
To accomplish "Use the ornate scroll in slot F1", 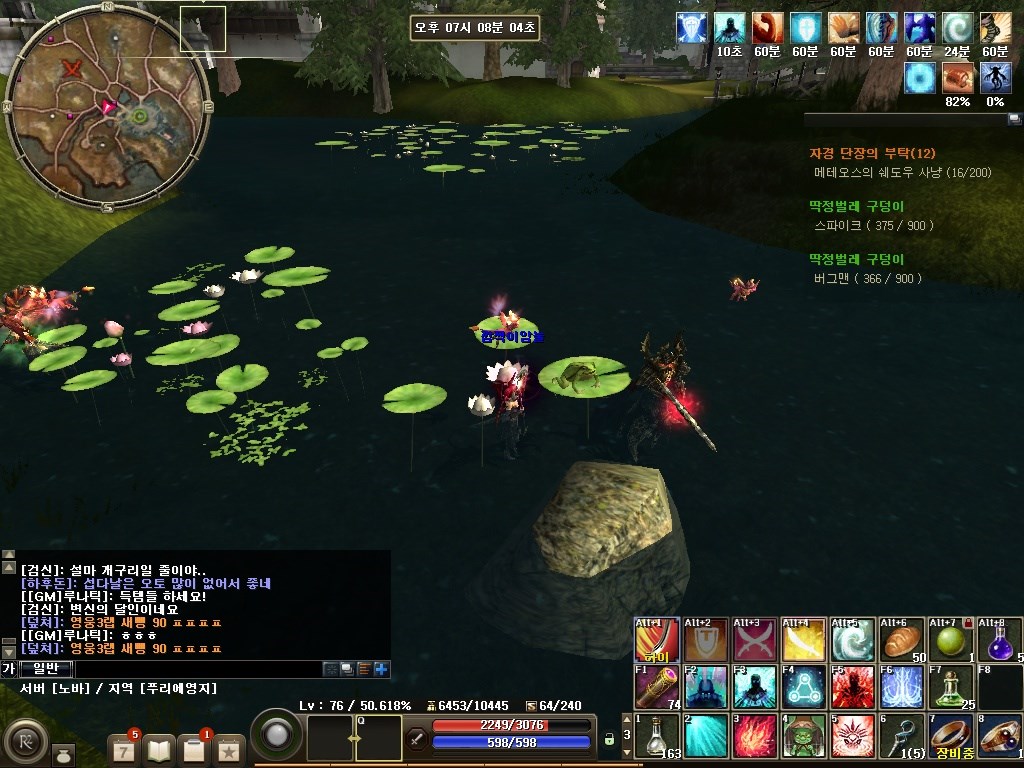I will point(657,687).
